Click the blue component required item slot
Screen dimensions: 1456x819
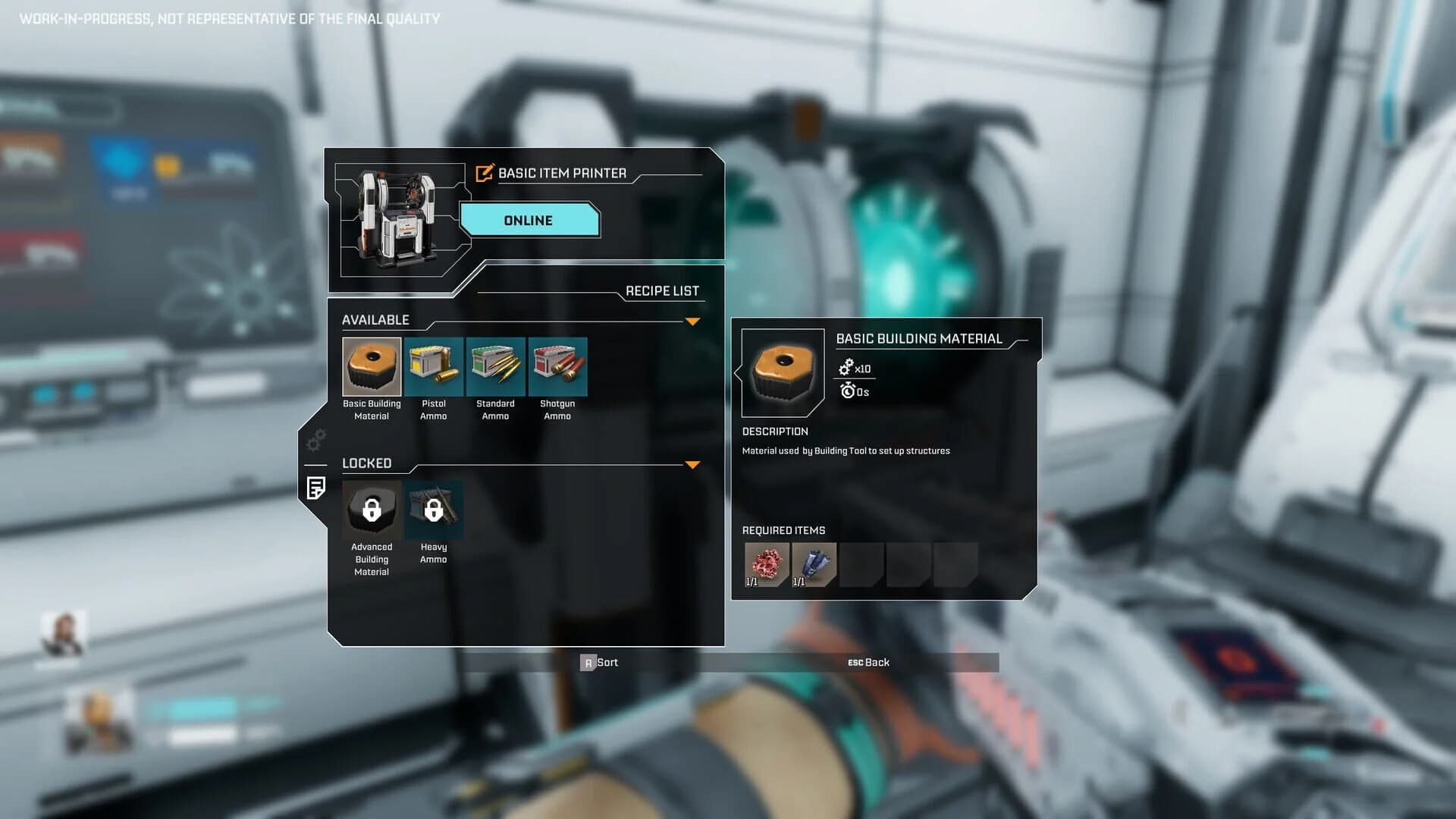click(815, 564)
